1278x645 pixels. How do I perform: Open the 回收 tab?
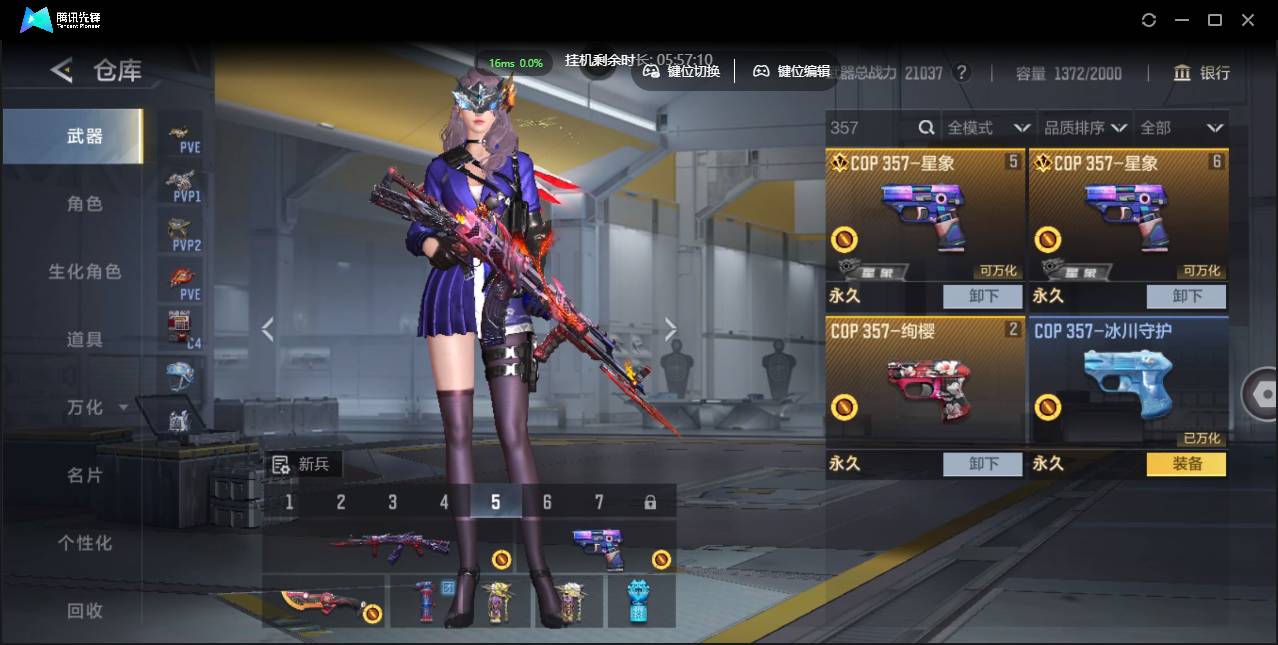point(85,610)
